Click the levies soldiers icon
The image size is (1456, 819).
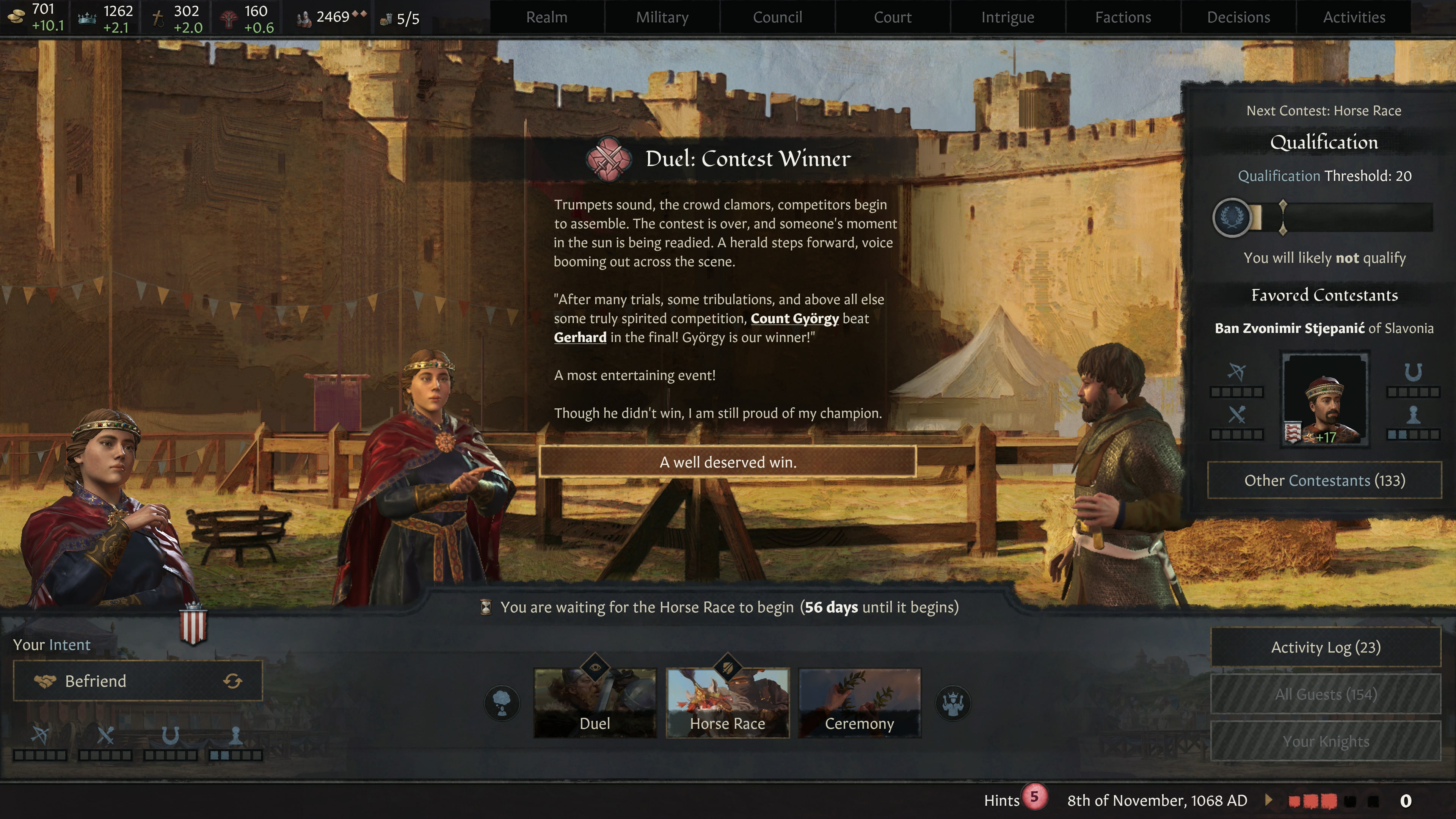coord(303,17)
